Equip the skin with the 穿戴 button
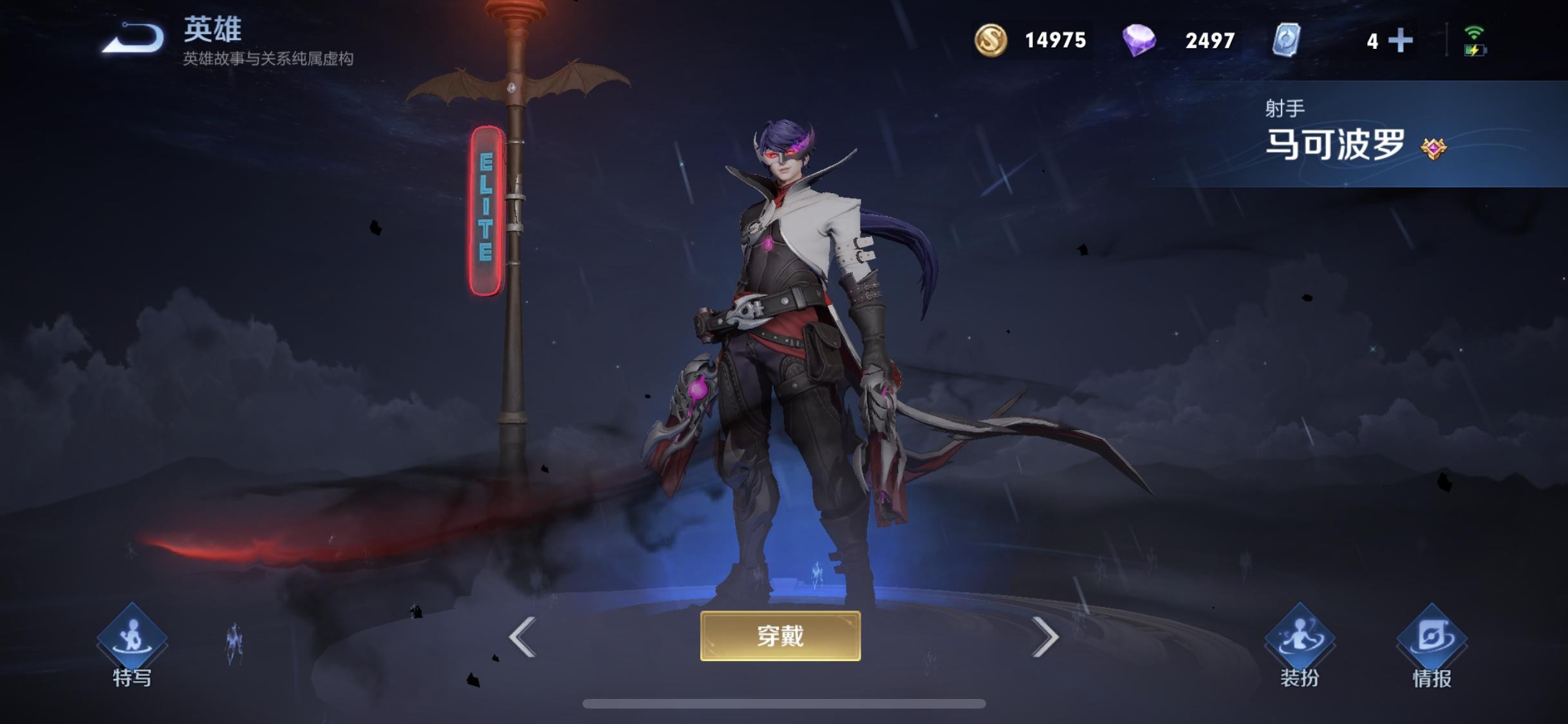 coord(780,636)
